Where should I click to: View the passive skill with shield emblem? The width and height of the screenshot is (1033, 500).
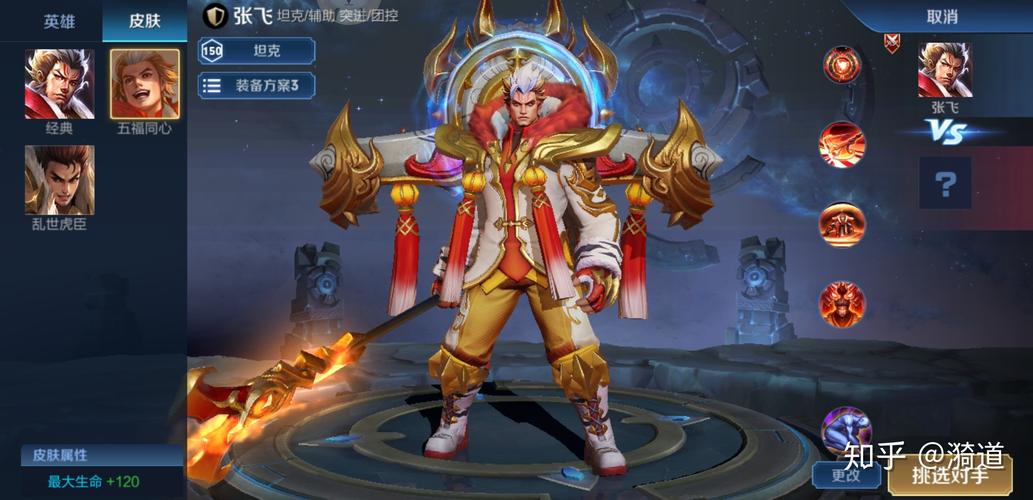[x=842, y=65]
